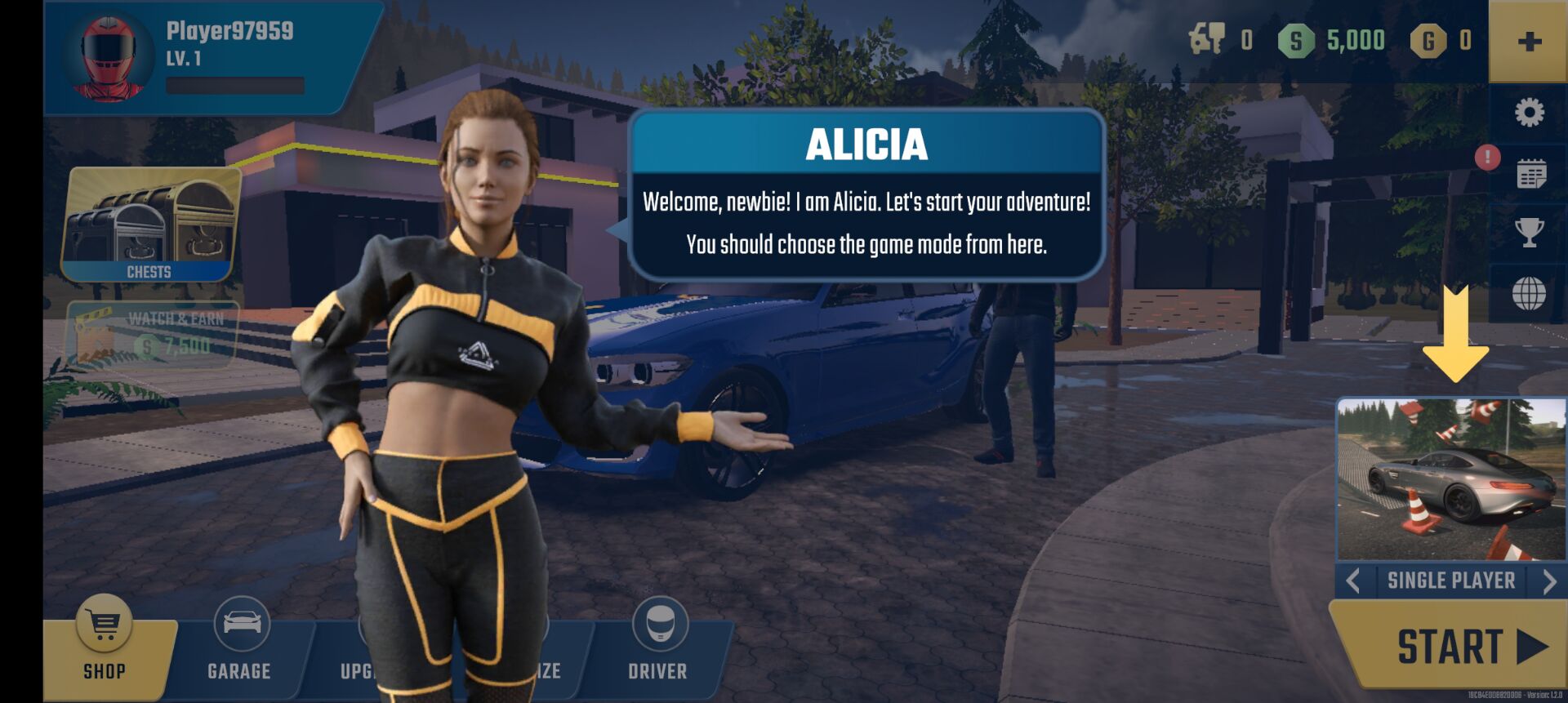
Task: Switch to the previous game mode
Action: click(x=1353, y=581)
